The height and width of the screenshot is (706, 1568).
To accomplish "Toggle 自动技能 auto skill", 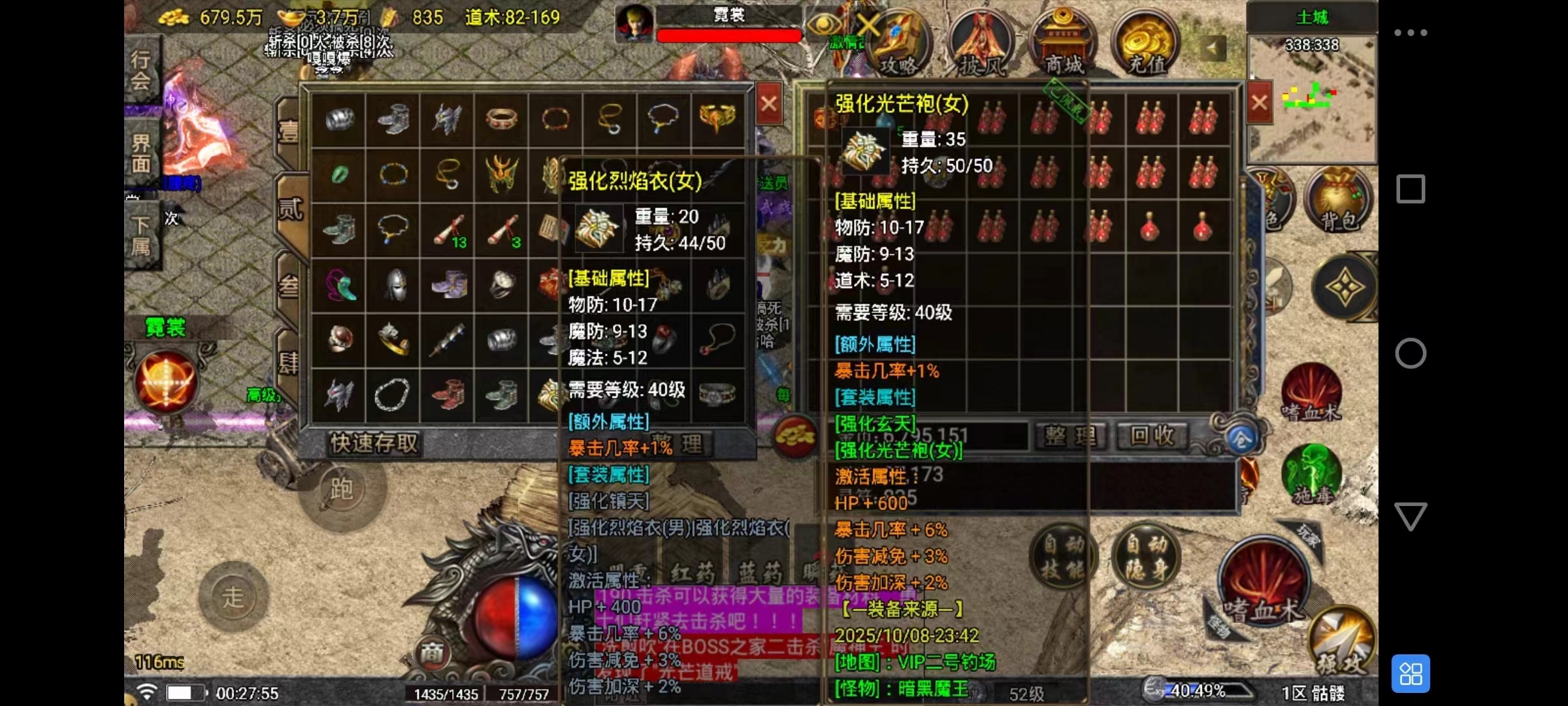I will (1062, 556).
